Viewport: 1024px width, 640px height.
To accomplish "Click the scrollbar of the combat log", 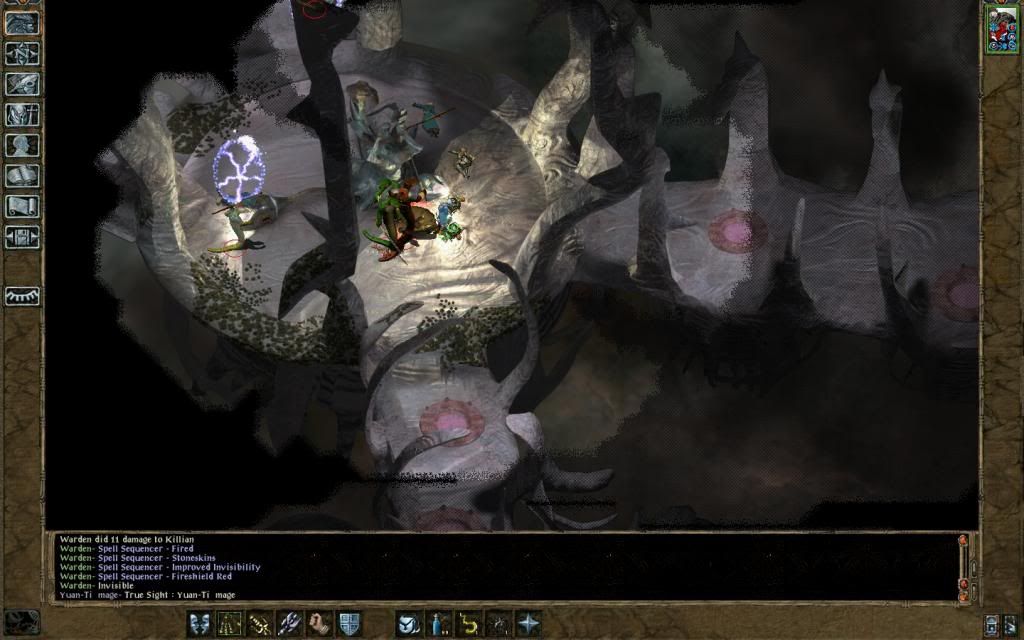I will click(x=964, y=565).
